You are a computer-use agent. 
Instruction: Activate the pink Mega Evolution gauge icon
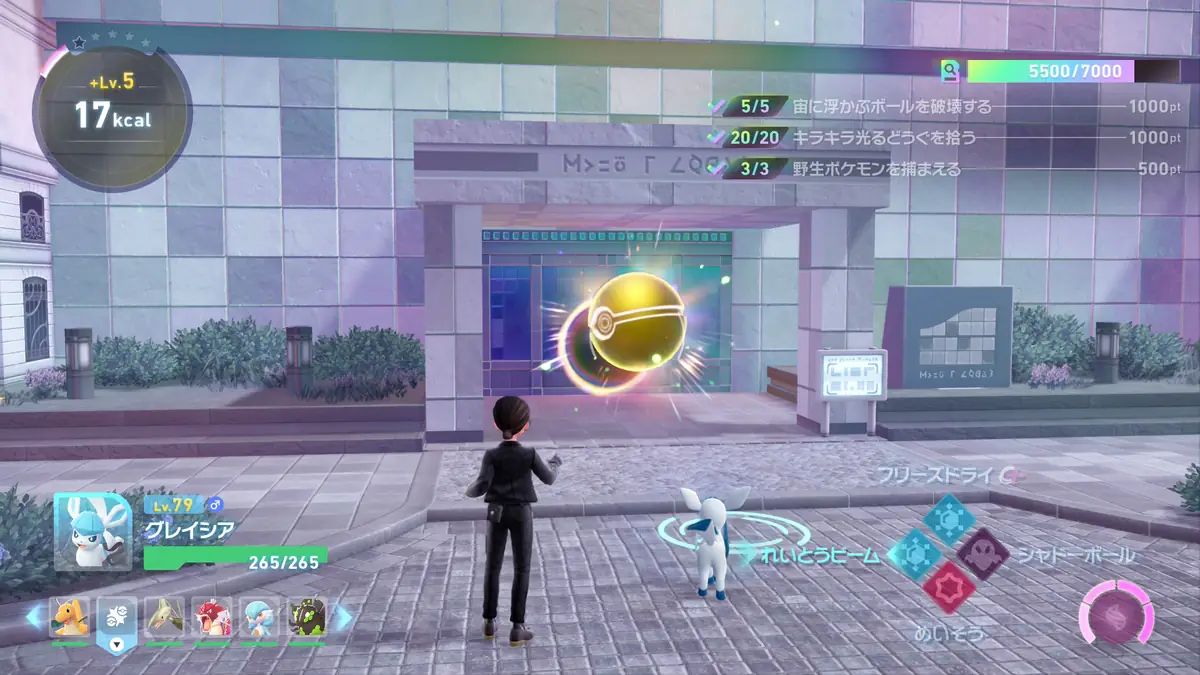pos(1115,614)
